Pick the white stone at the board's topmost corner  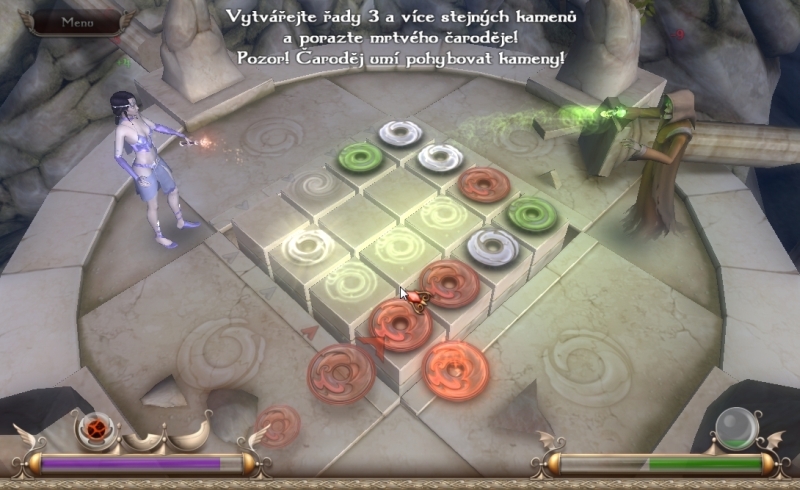(x=401, y=132)
